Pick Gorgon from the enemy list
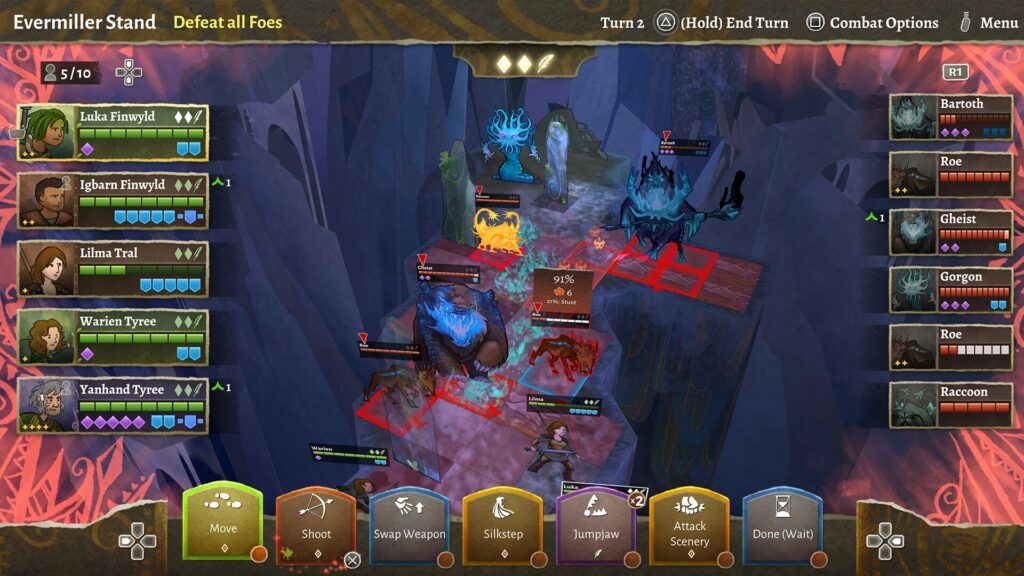This screenshot has width=1024, height=576. 951,290
